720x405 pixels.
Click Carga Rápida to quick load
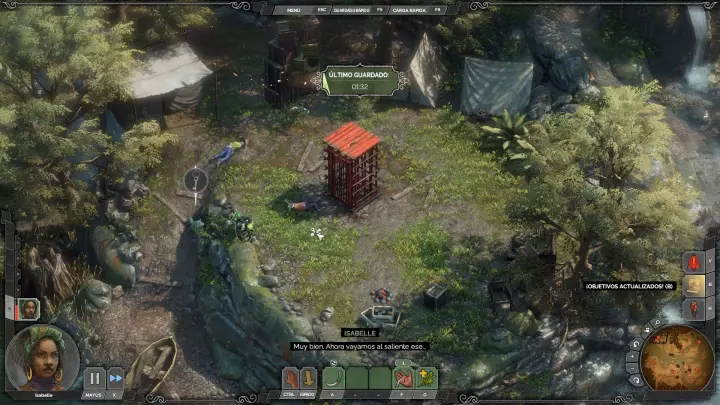coord(410,9)
